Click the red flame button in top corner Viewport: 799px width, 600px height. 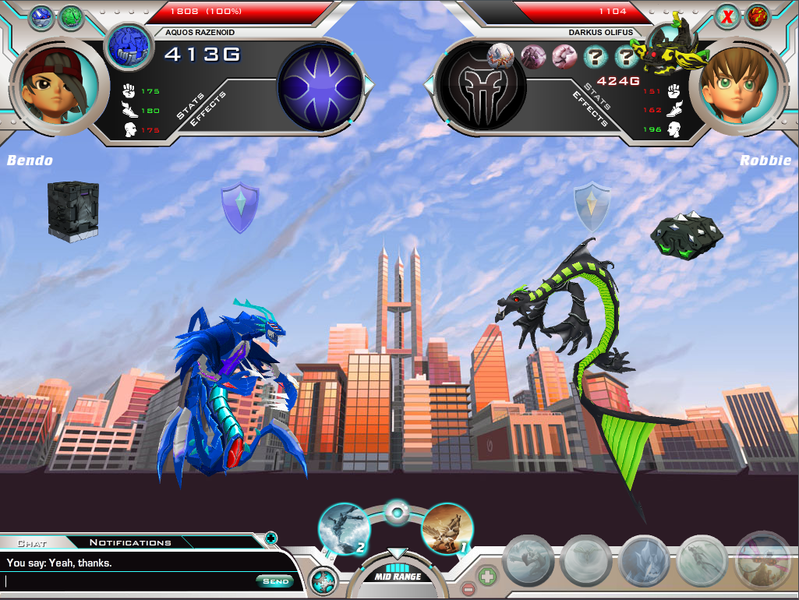[758, 16]
